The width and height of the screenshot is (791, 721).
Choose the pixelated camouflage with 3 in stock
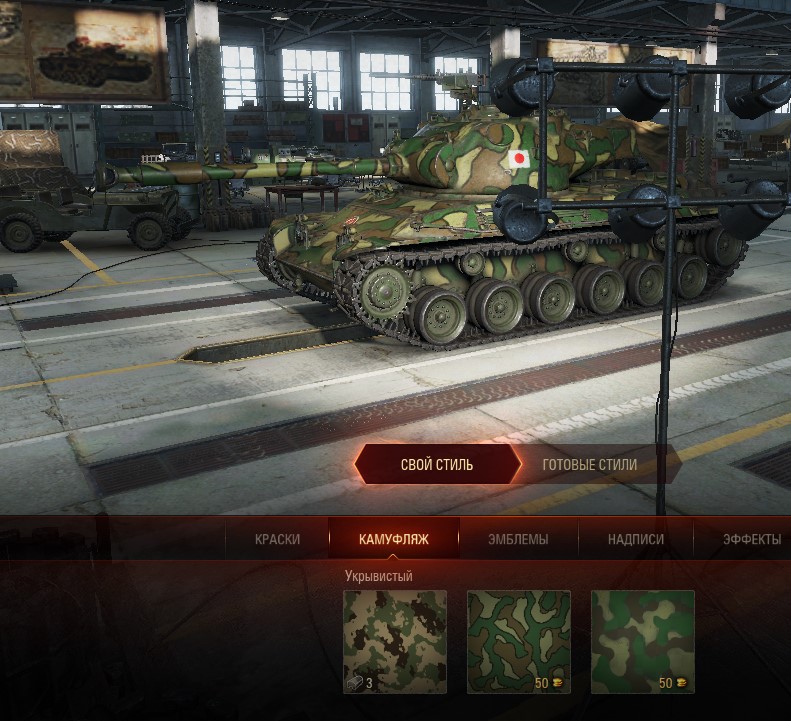(395, 642)
